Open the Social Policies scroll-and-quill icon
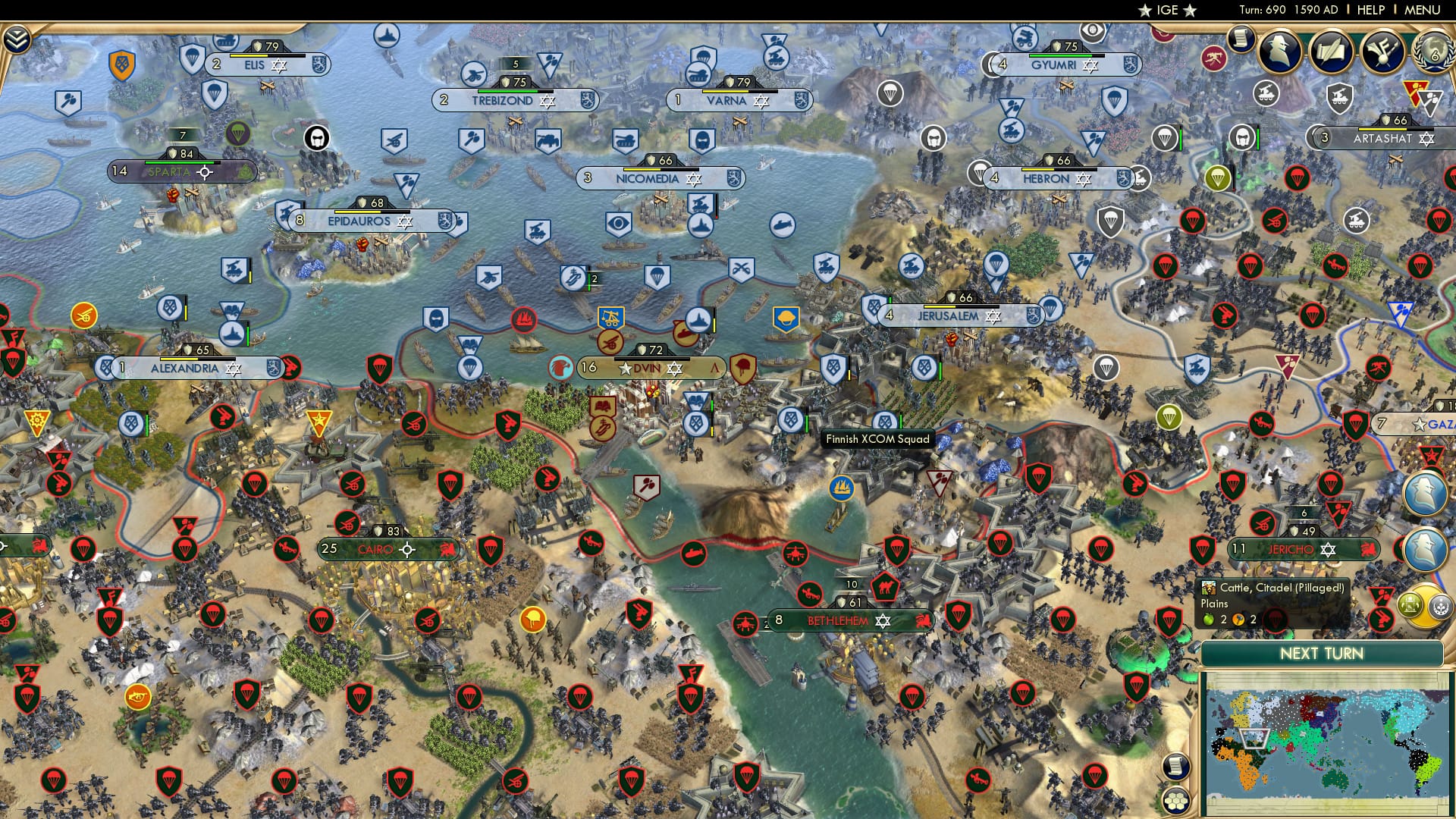 (x=1332, y=52)
